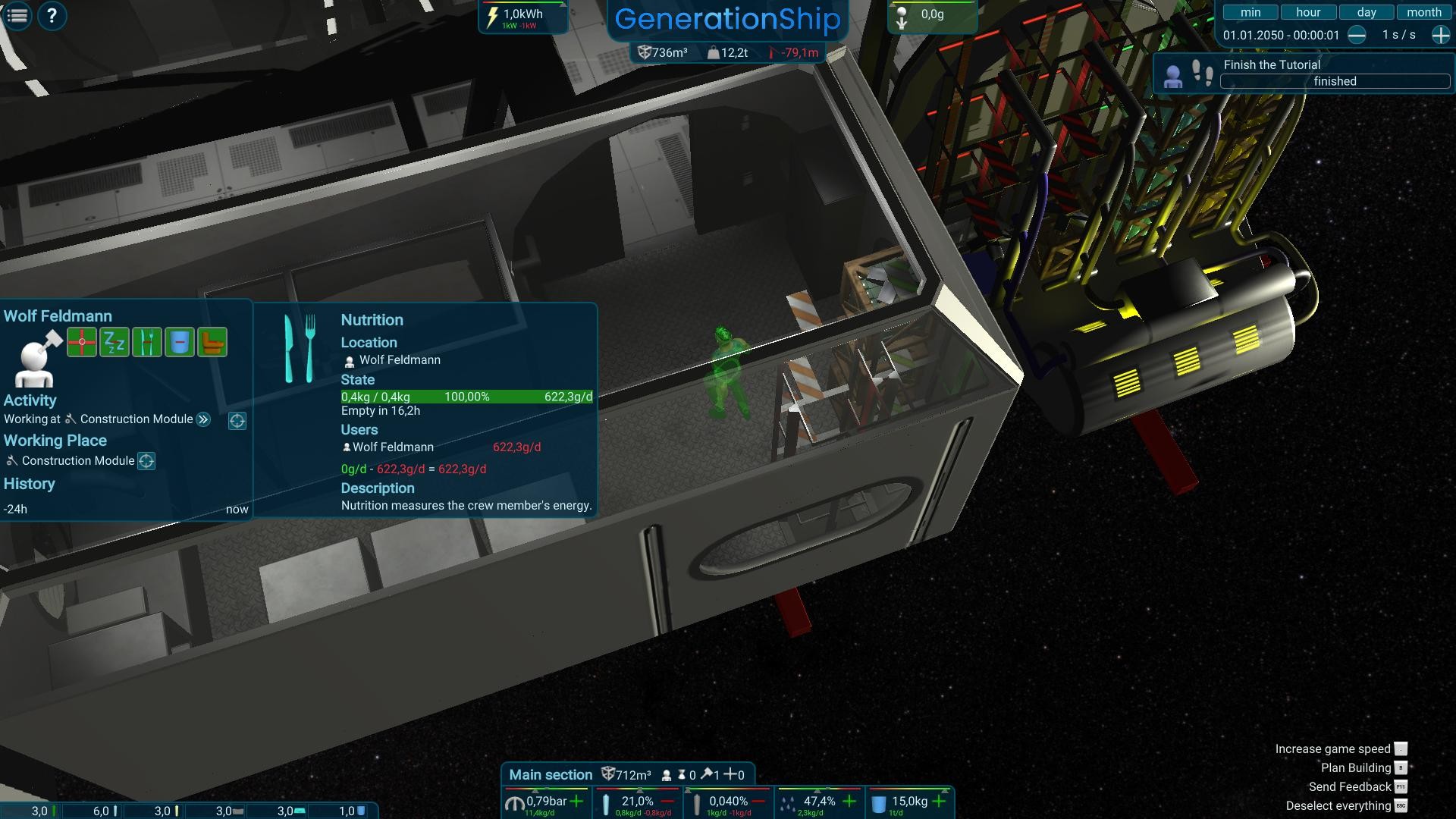Expand Wolf's activity details with the double-chevron

click(202, 419)
